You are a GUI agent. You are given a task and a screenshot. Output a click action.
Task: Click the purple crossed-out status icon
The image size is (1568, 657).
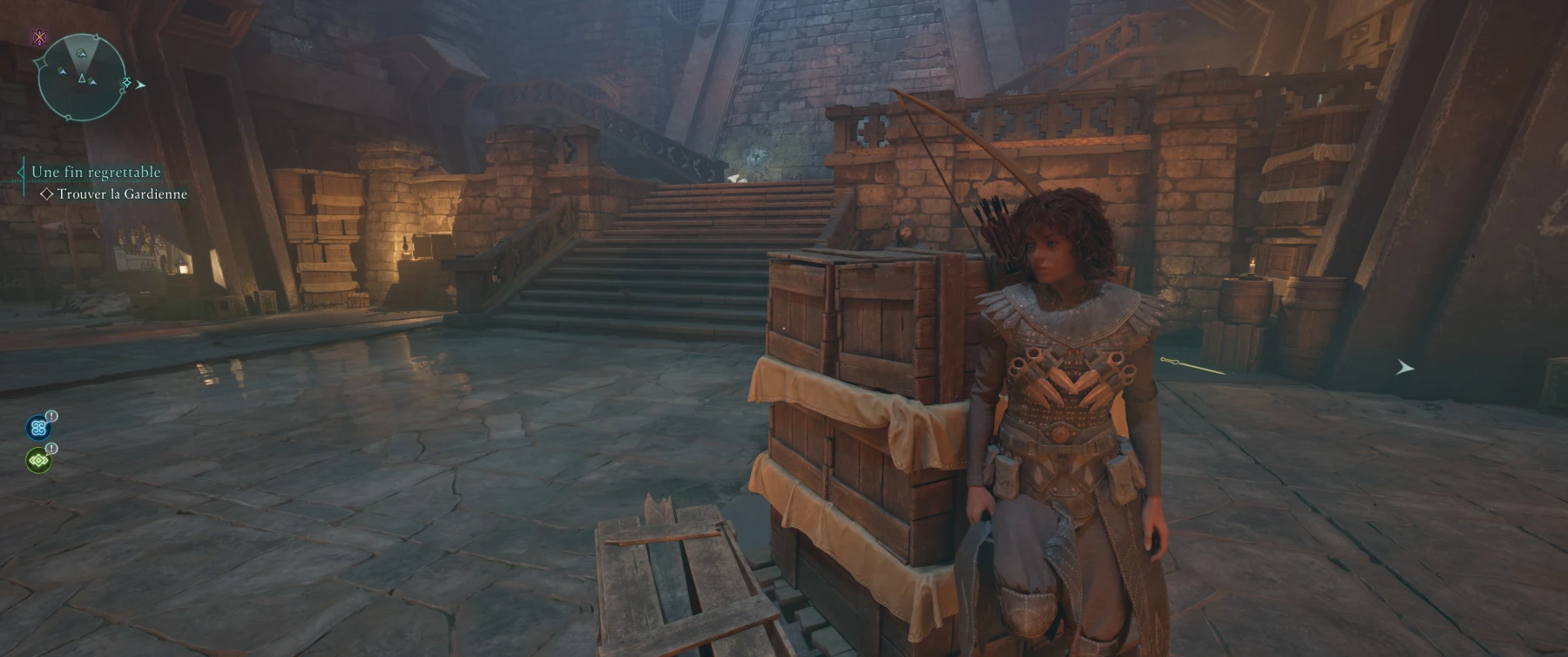click(x=39, y=38)
